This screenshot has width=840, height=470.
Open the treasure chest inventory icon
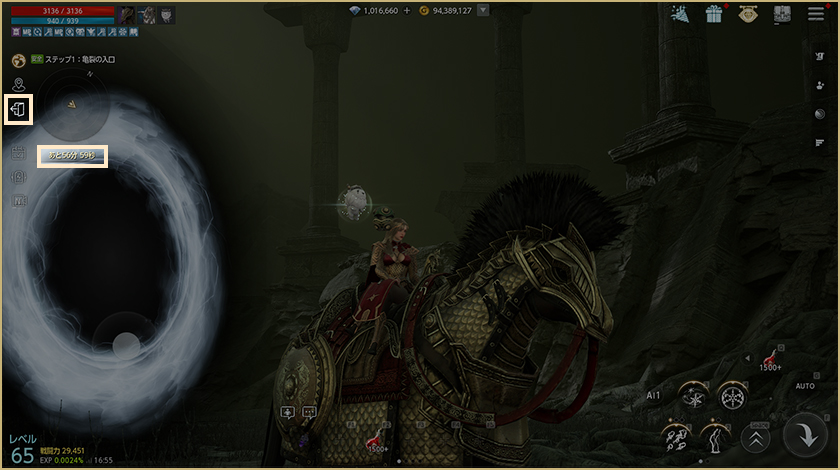pos(782,15)
